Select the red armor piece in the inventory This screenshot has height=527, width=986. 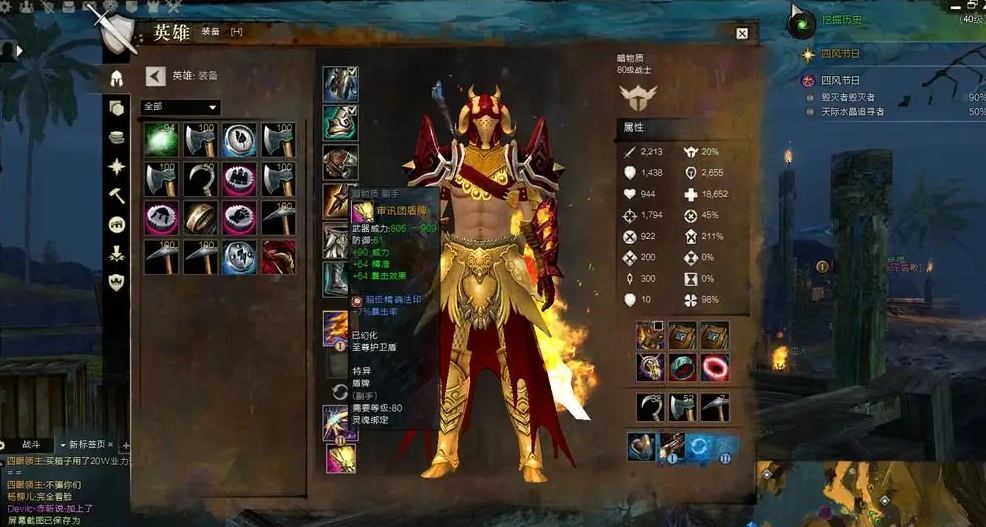click(279, 257)
